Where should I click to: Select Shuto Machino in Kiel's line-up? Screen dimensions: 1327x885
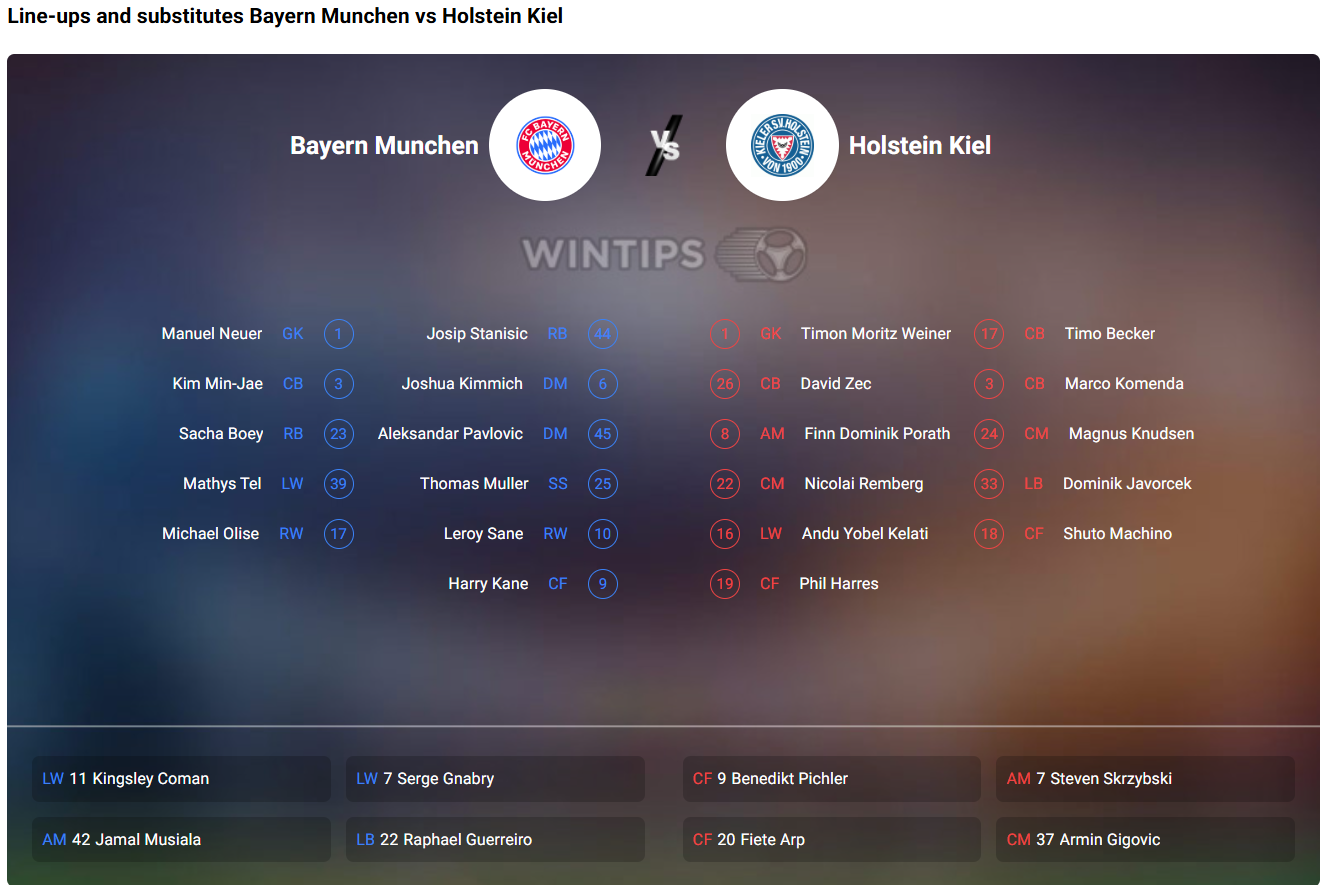[1117, 534]
